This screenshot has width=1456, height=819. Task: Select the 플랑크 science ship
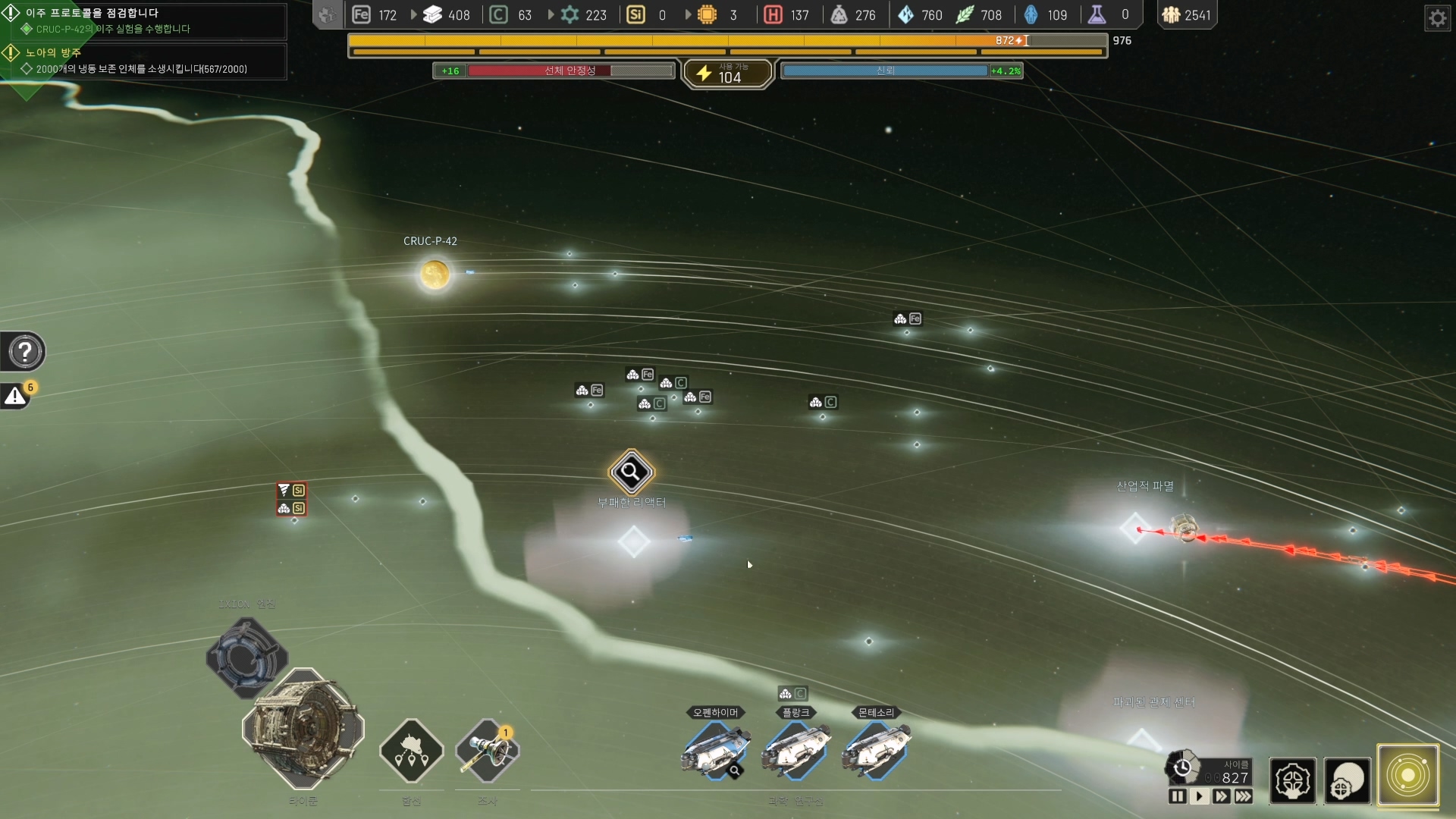(x=795, y=750)
